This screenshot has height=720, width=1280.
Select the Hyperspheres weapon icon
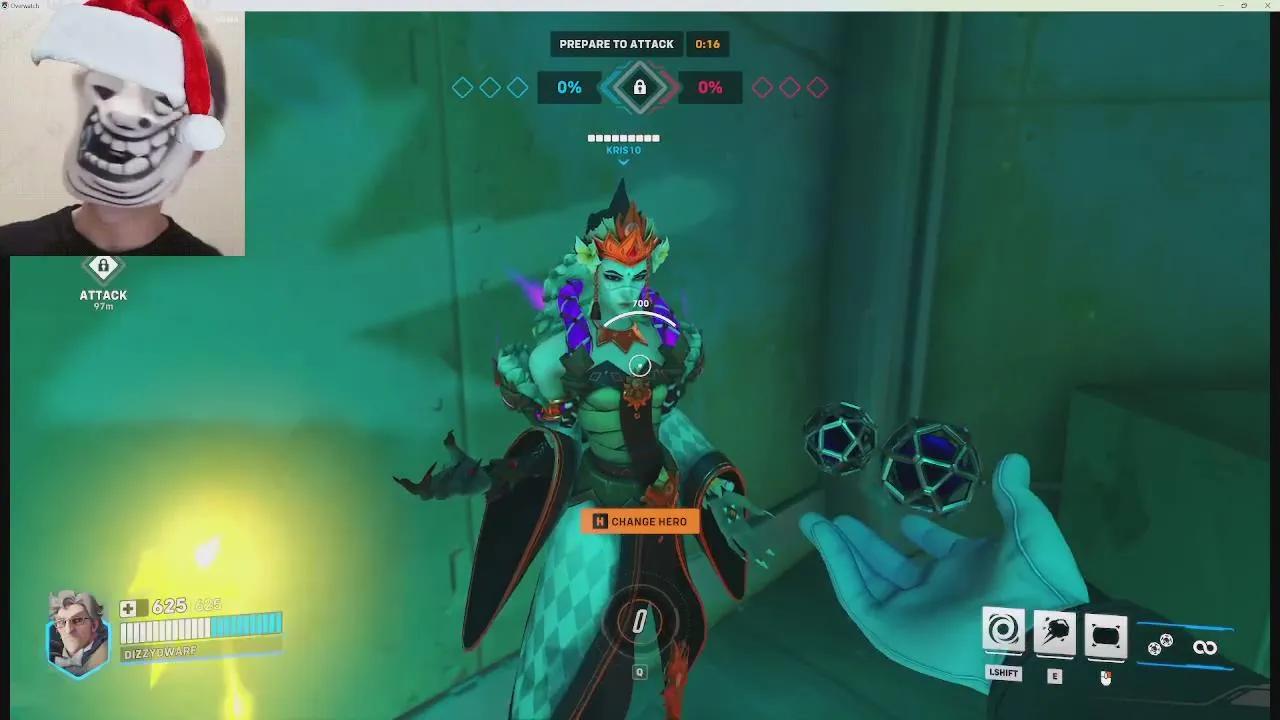[1160, 646]
